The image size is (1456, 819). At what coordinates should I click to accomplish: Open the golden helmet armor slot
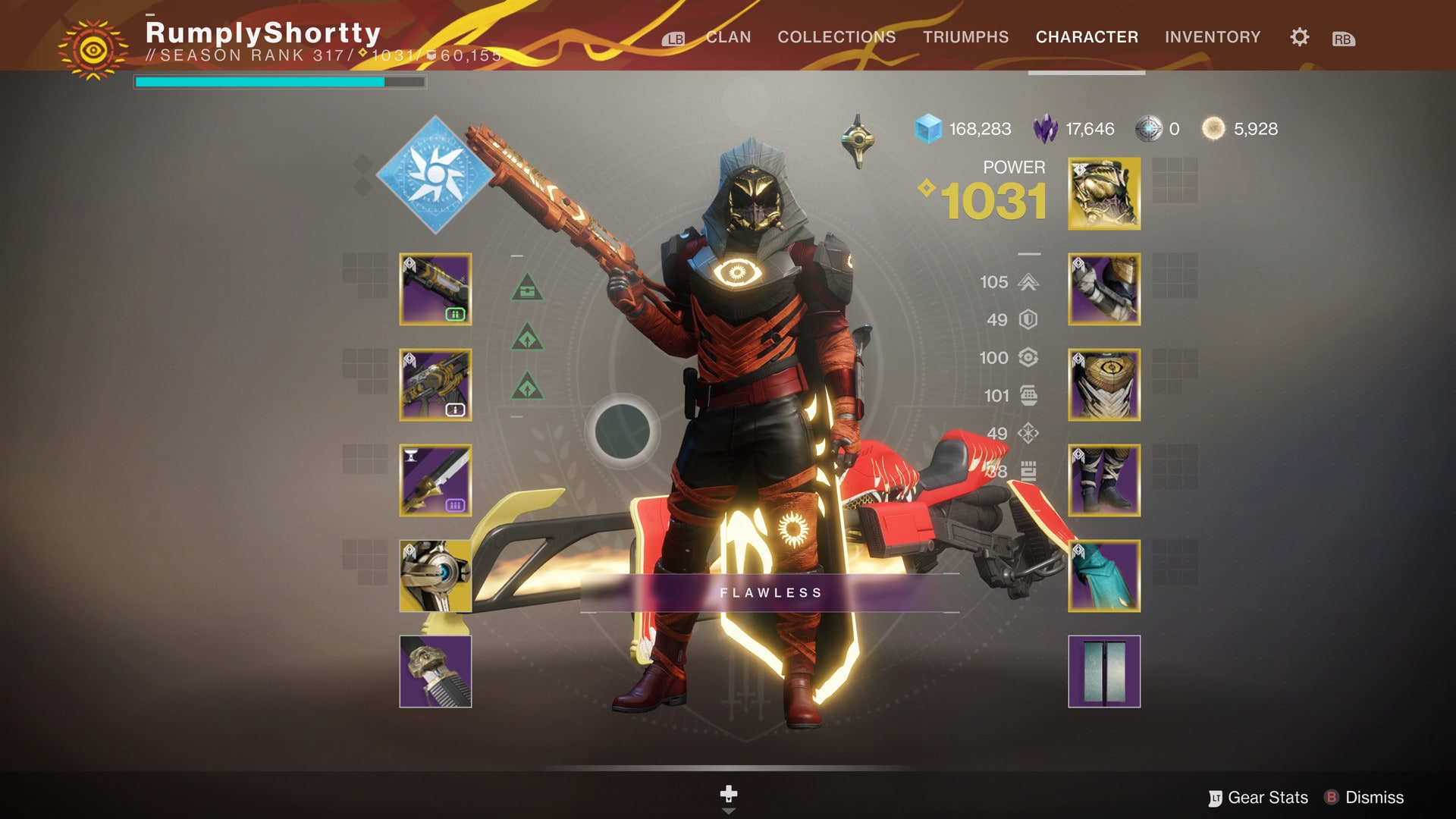[x=1104, y=194]
